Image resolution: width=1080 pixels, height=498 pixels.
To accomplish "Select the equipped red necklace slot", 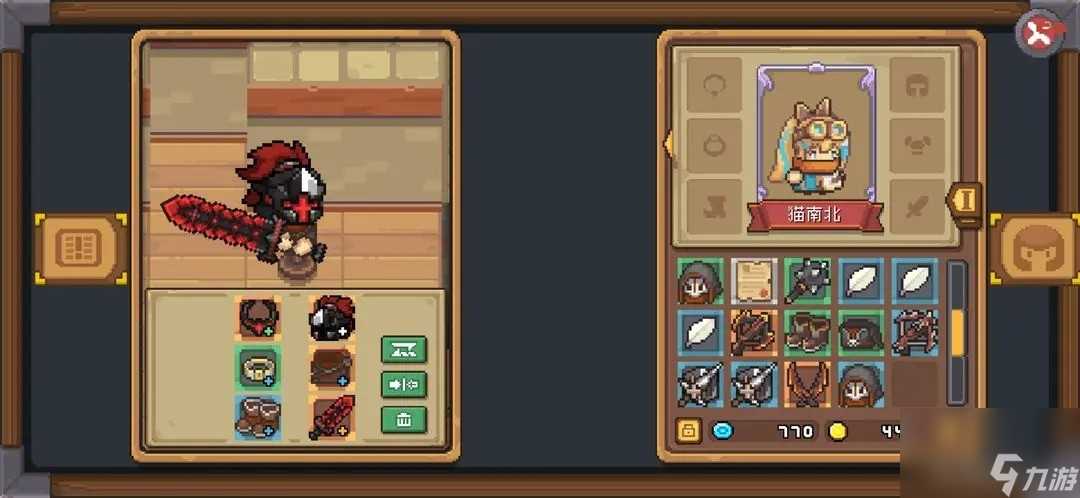I will pos(258,318).
